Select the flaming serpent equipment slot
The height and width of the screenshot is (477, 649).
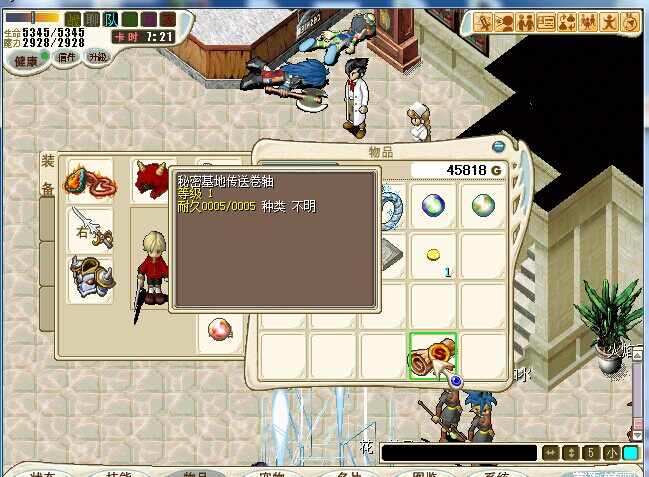tap(89, 182)
